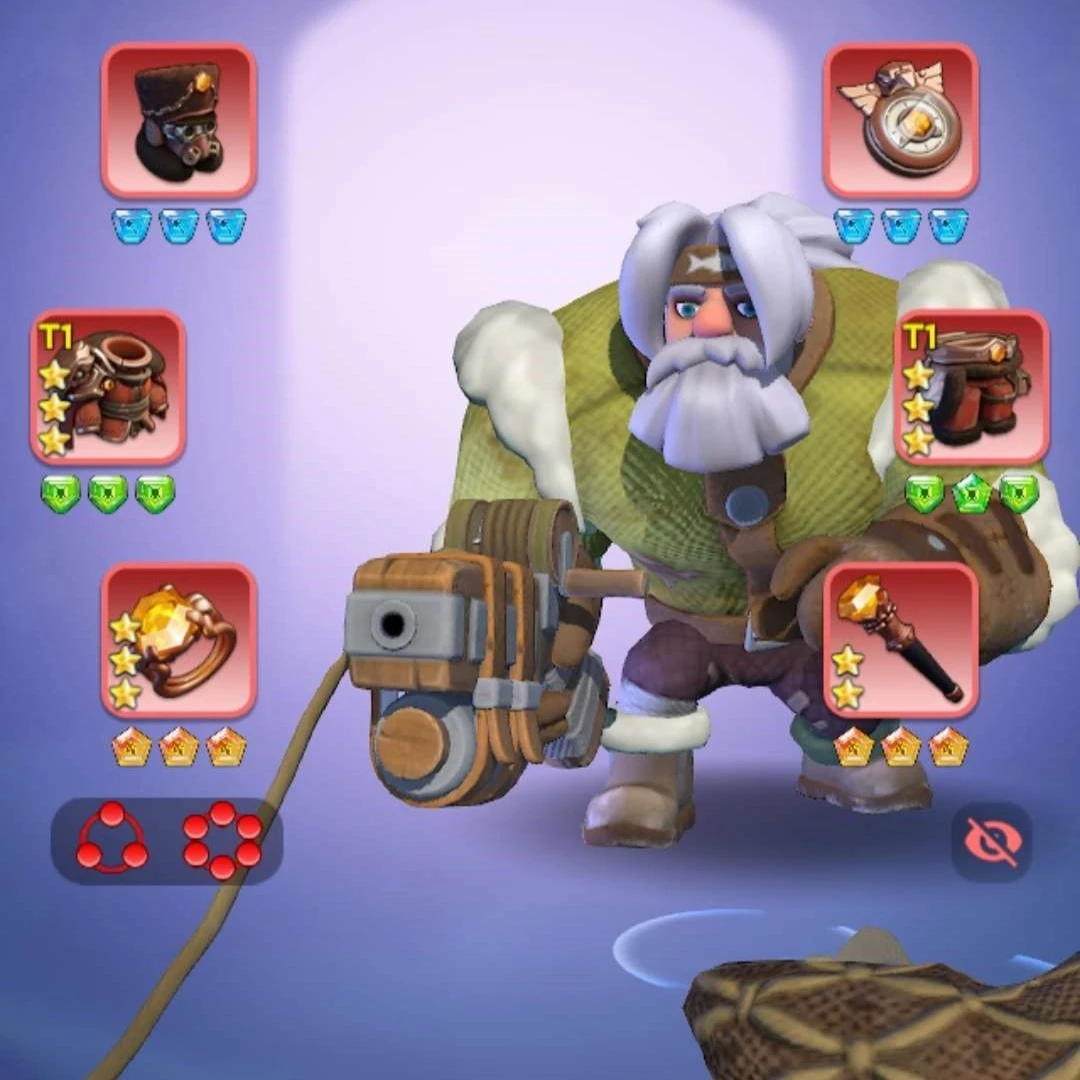The height and width of the screenshot is (1080, 1080).
Task: Select the amber-tipped staff slot
Action: pyautogui.click(x=901, y=640)
